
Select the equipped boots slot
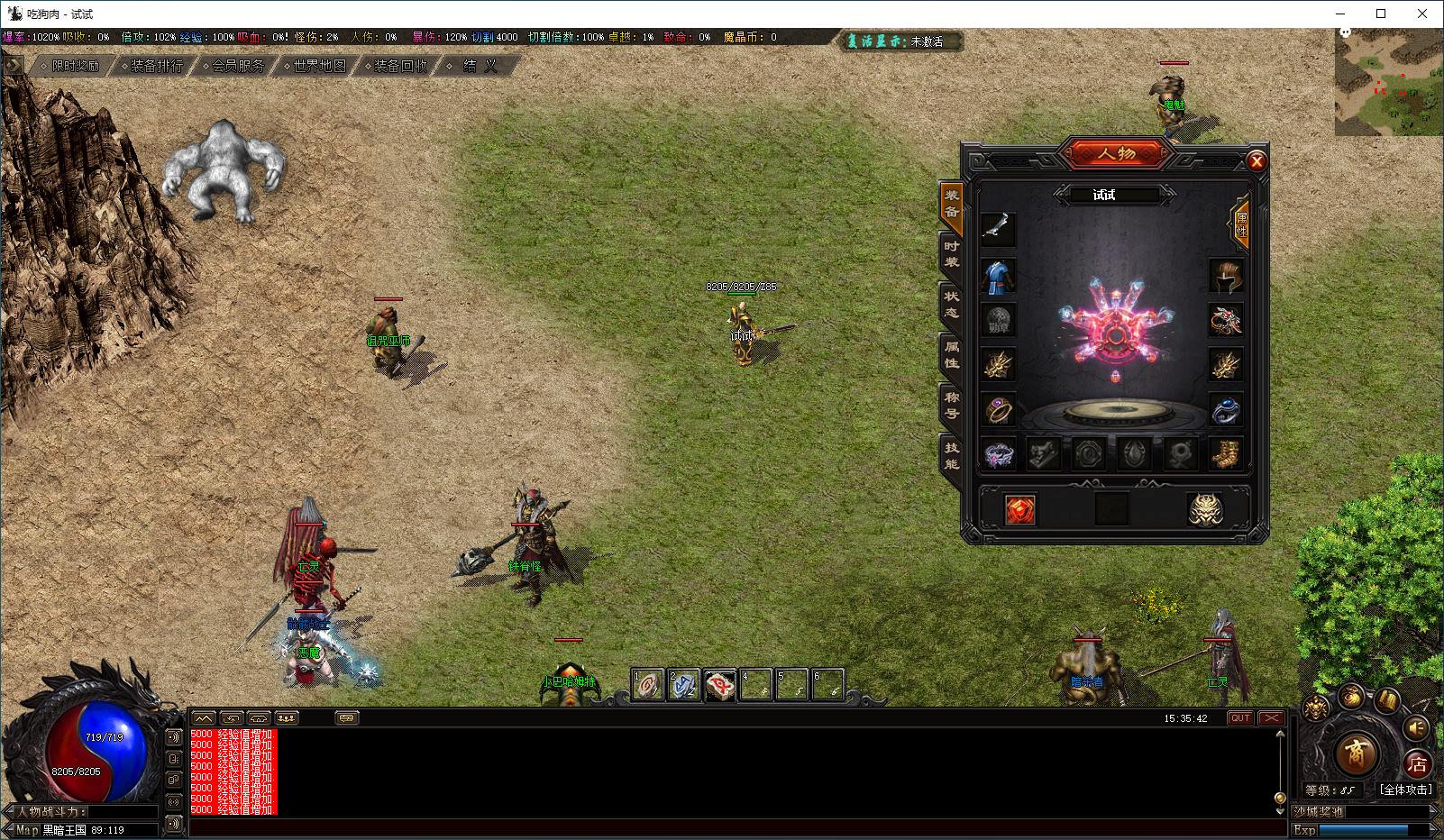pos(1226,454)
